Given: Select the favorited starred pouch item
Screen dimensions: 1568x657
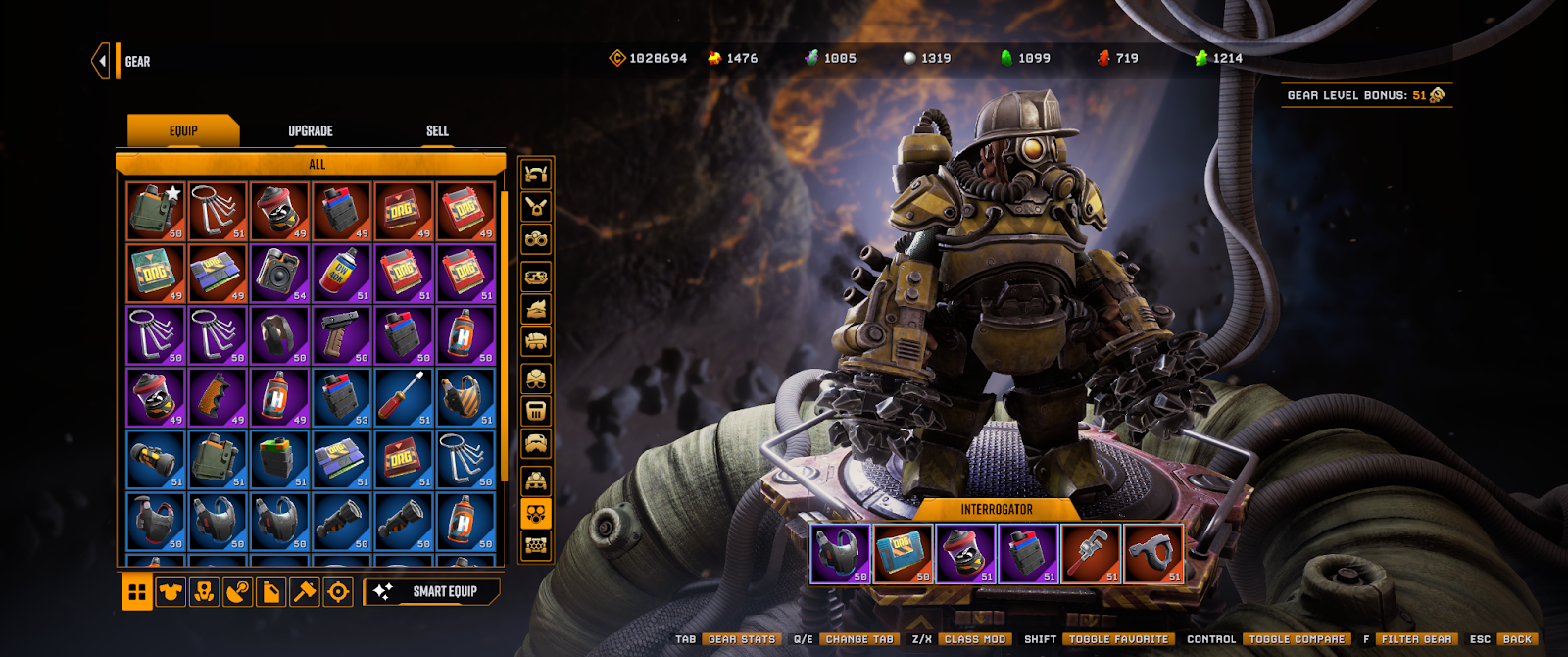Looking at the screenshot, I should coord(156,211).
